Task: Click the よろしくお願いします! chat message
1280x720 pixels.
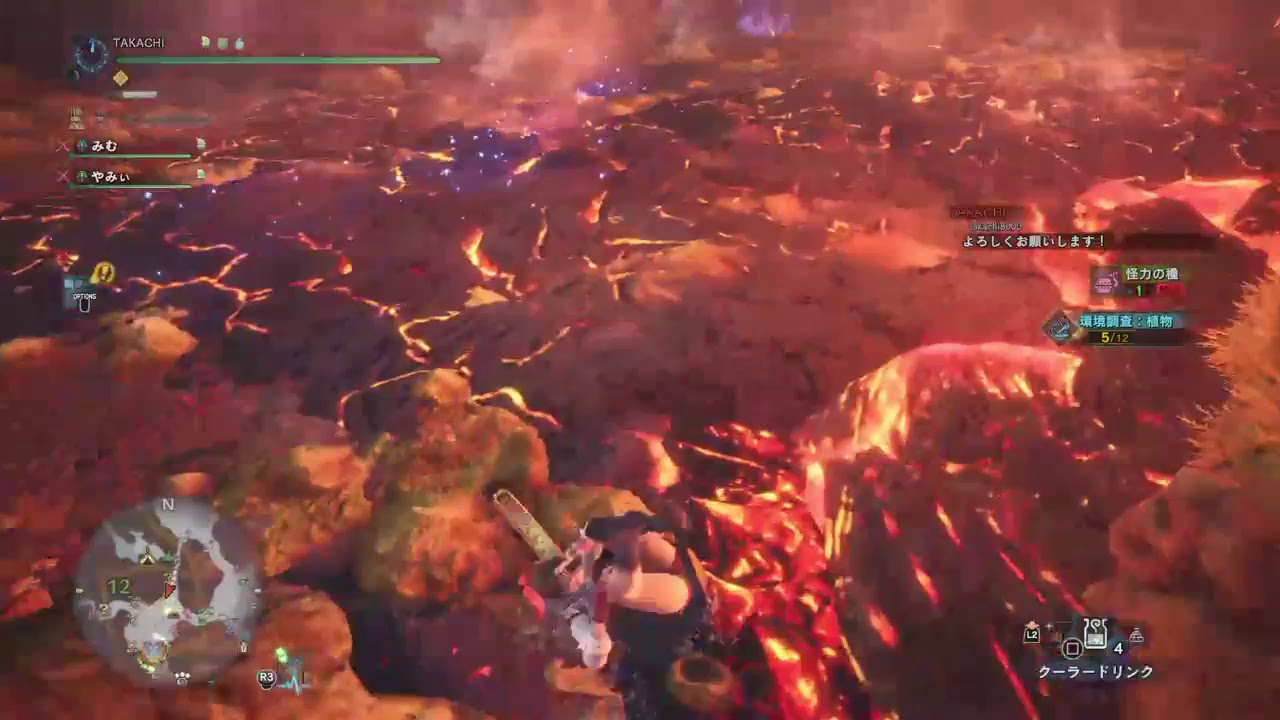Action: click(x=1033, y=241)
